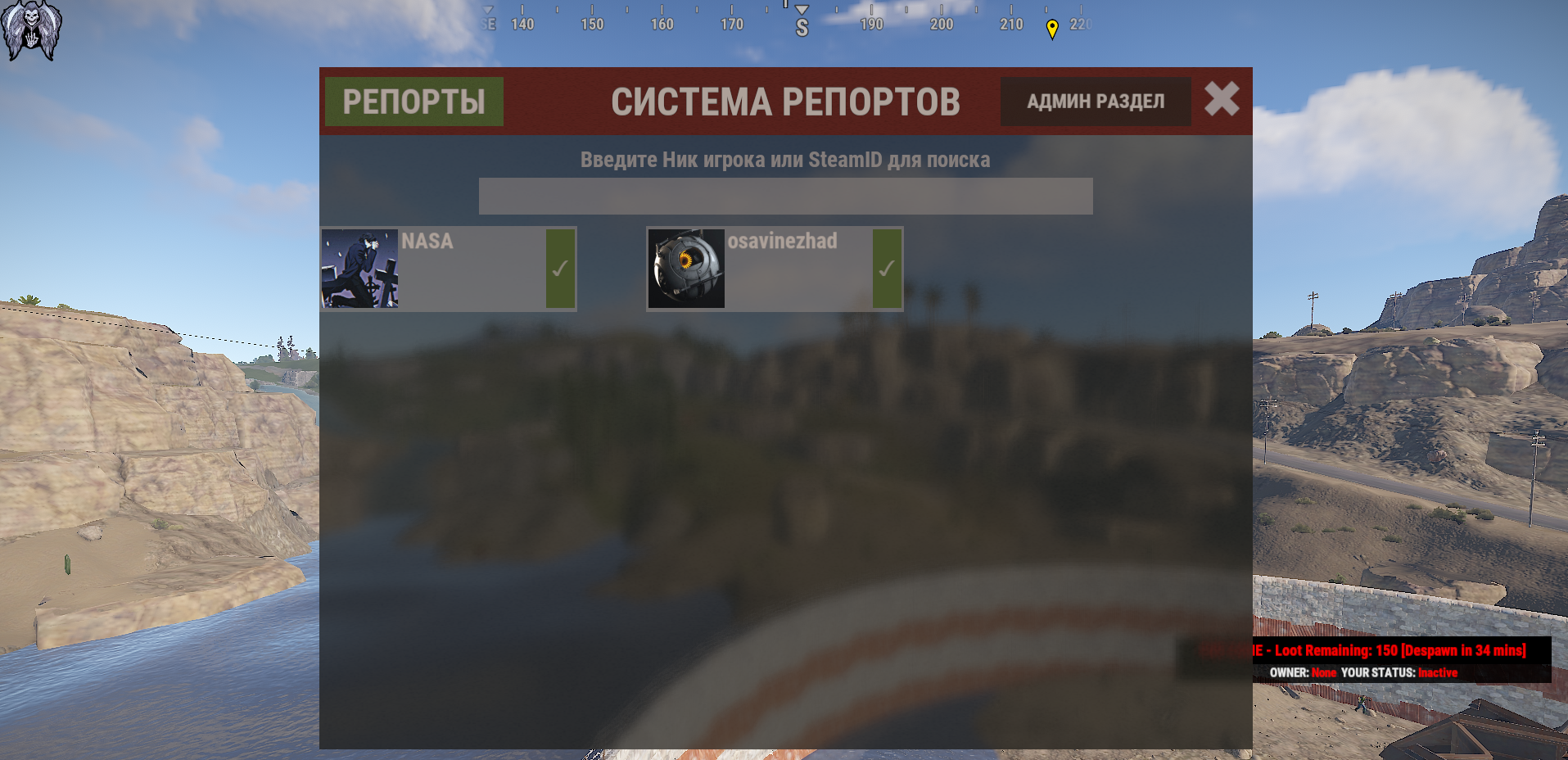Click the 170 heading mark on compass
Screen dimensions: 1568x760
[x=731, y=24]
